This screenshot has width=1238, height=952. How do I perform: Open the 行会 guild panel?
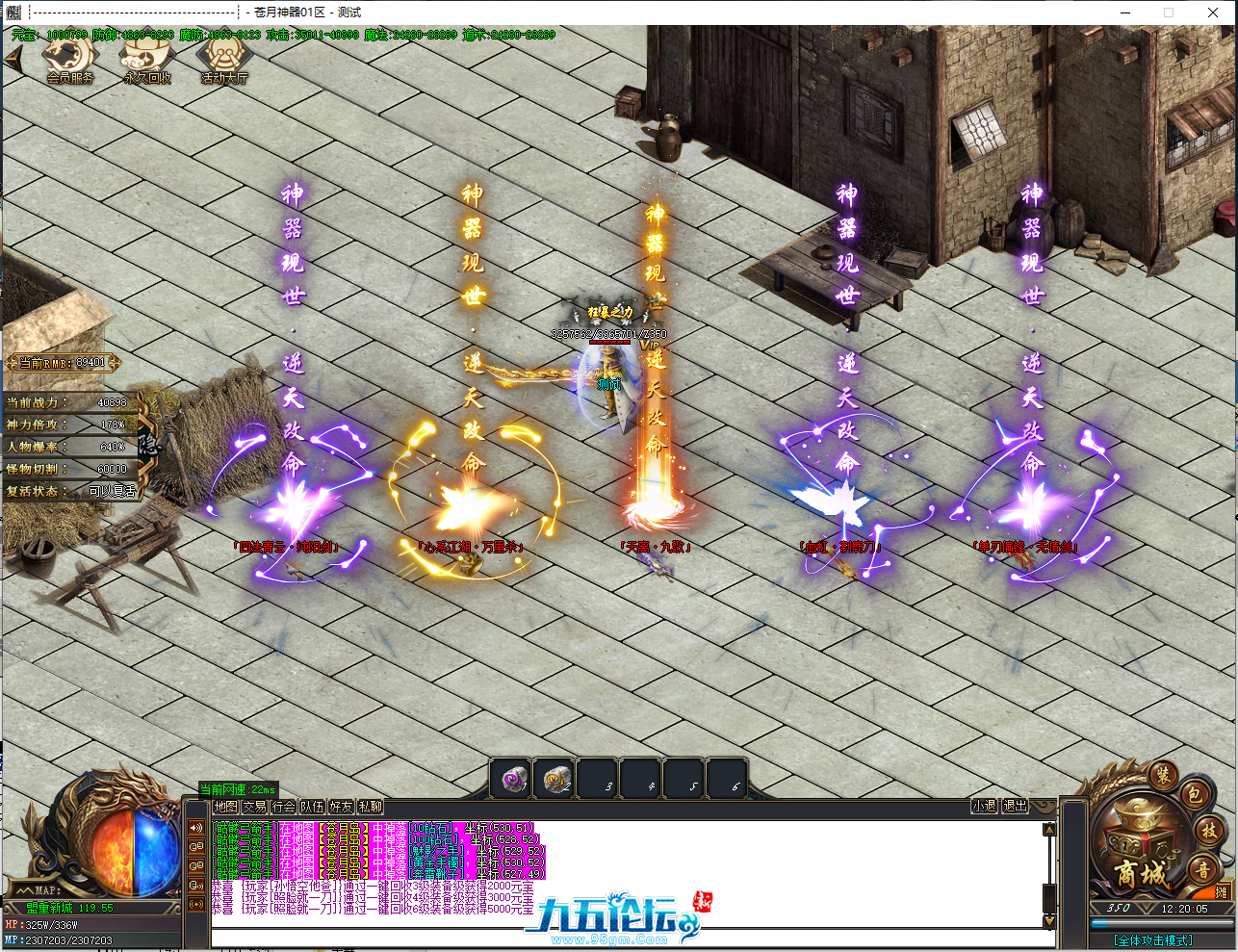point(283,807)
